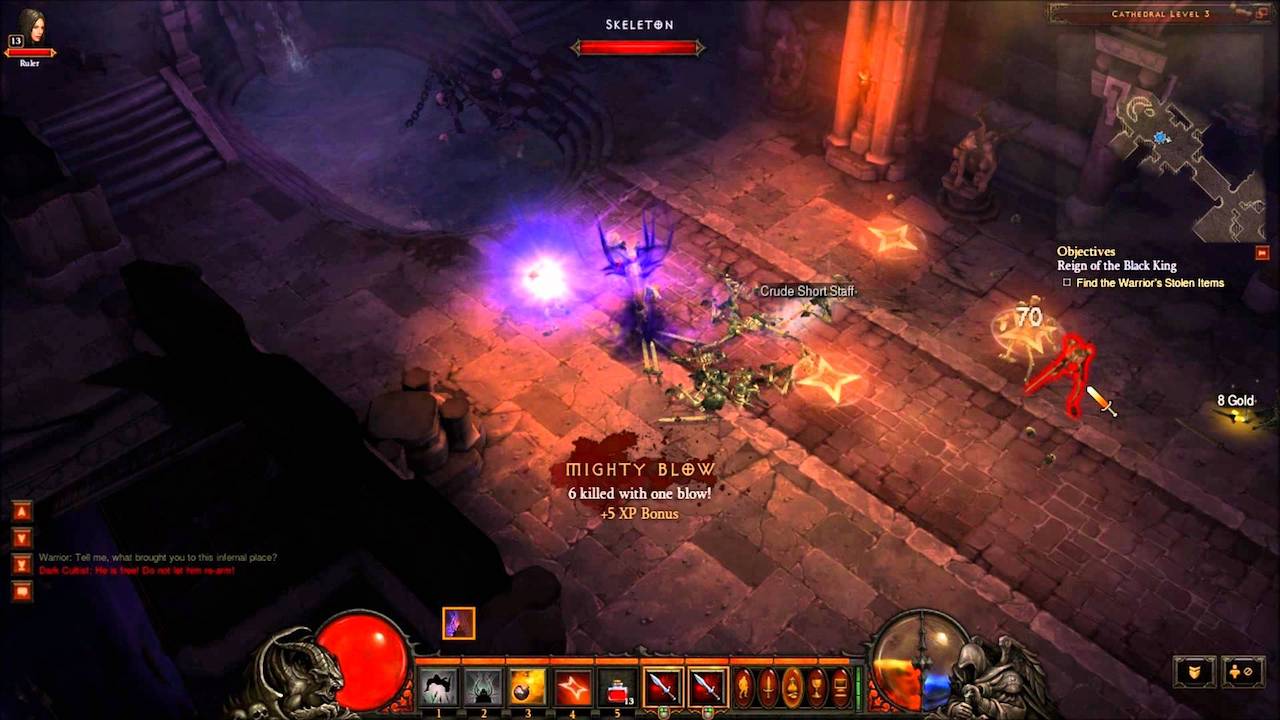
Task: Select the right mouse sword attack slot
Action: (x=707, y=687)
